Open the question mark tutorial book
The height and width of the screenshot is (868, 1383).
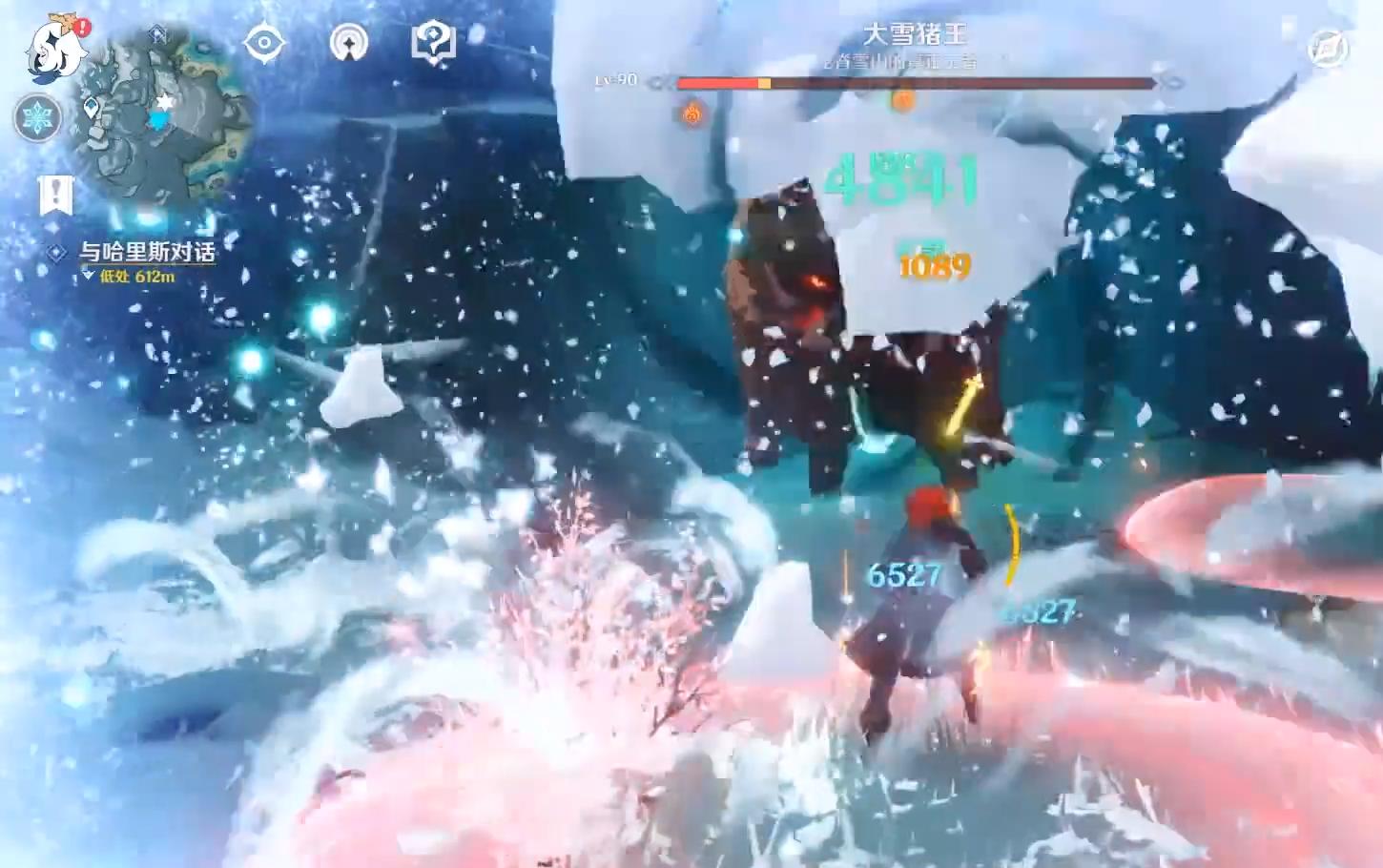click(433, 42)
